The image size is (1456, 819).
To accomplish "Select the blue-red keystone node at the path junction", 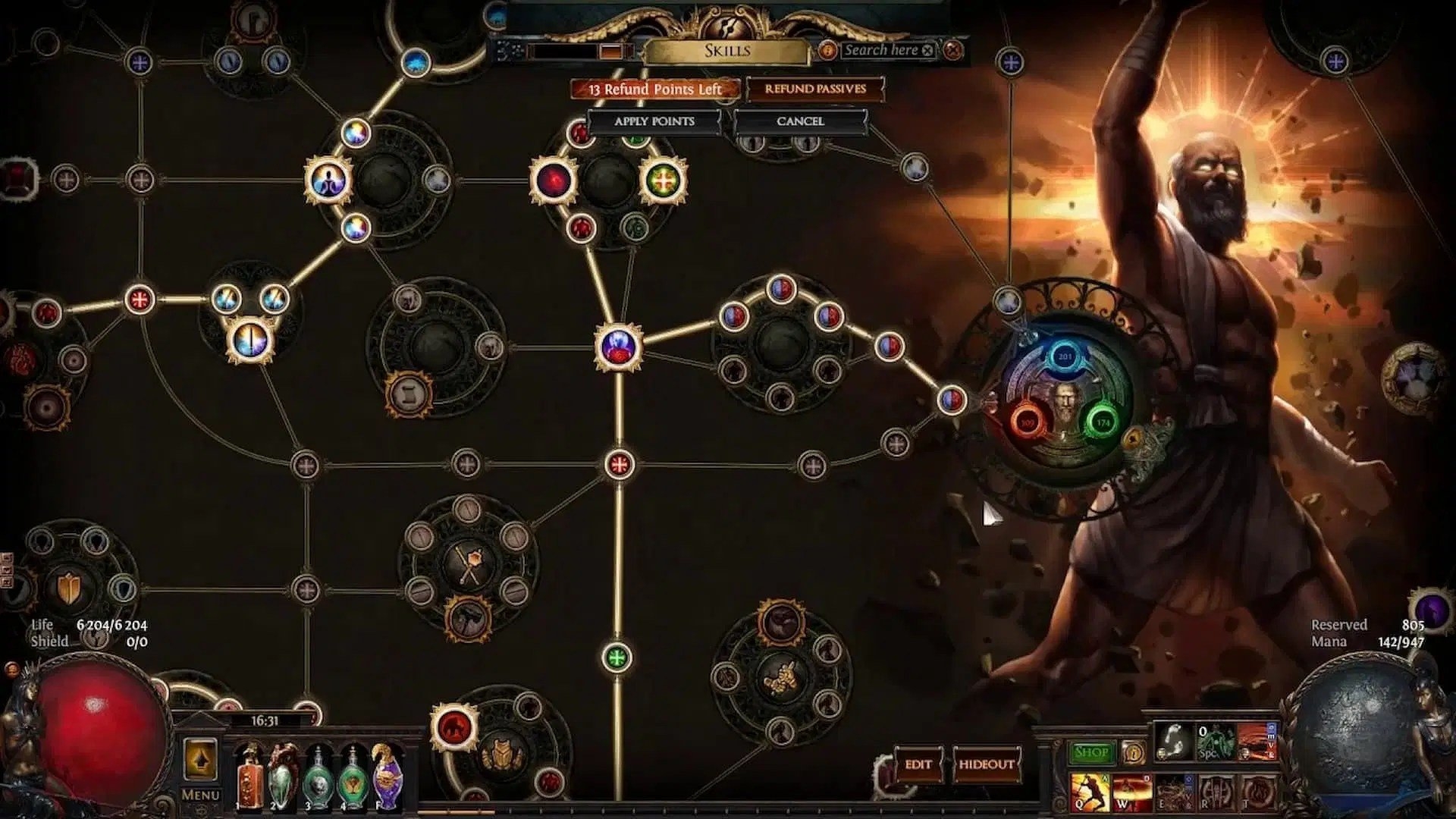I will tap(619, 347).
